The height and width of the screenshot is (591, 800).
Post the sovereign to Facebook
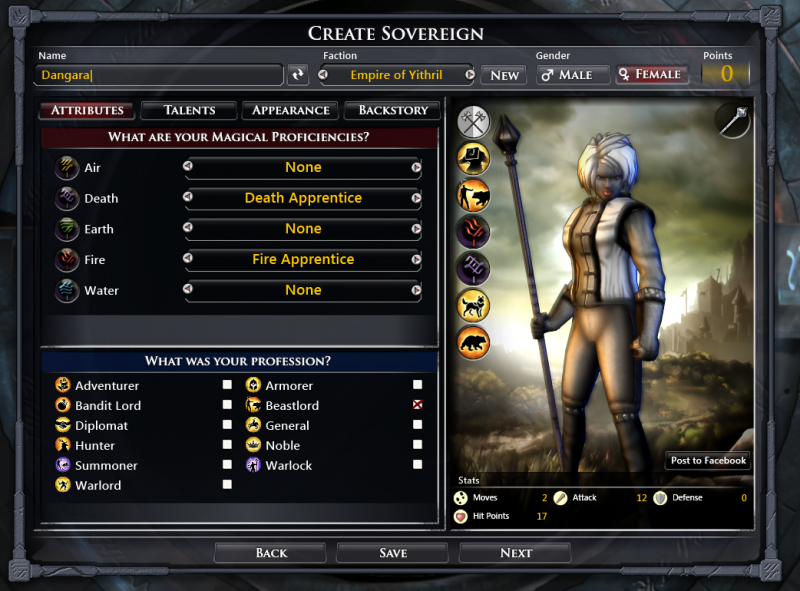click(708, 460)
